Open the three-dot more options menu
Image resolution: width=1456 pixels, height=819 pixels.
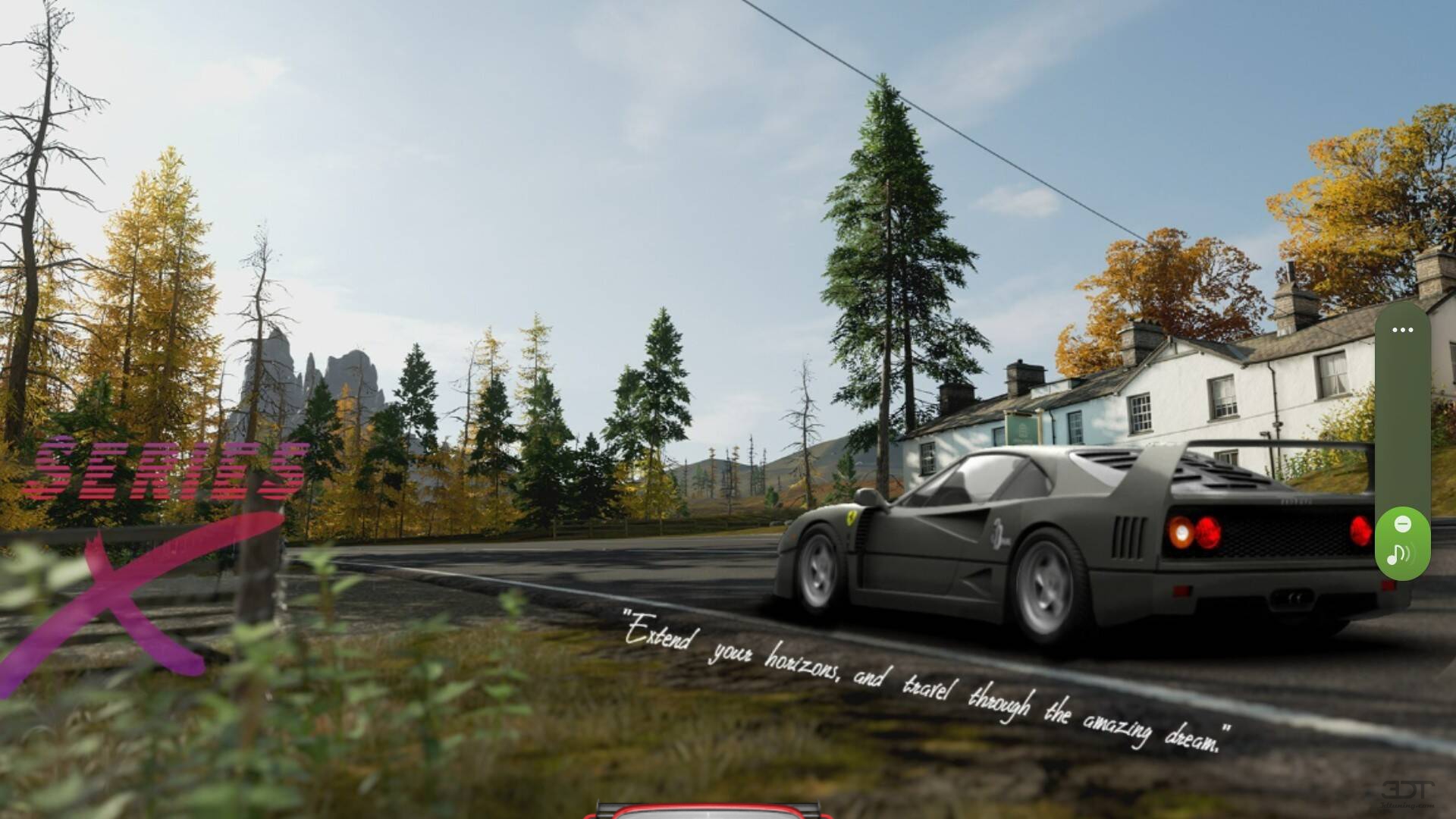click(1402, 330)
